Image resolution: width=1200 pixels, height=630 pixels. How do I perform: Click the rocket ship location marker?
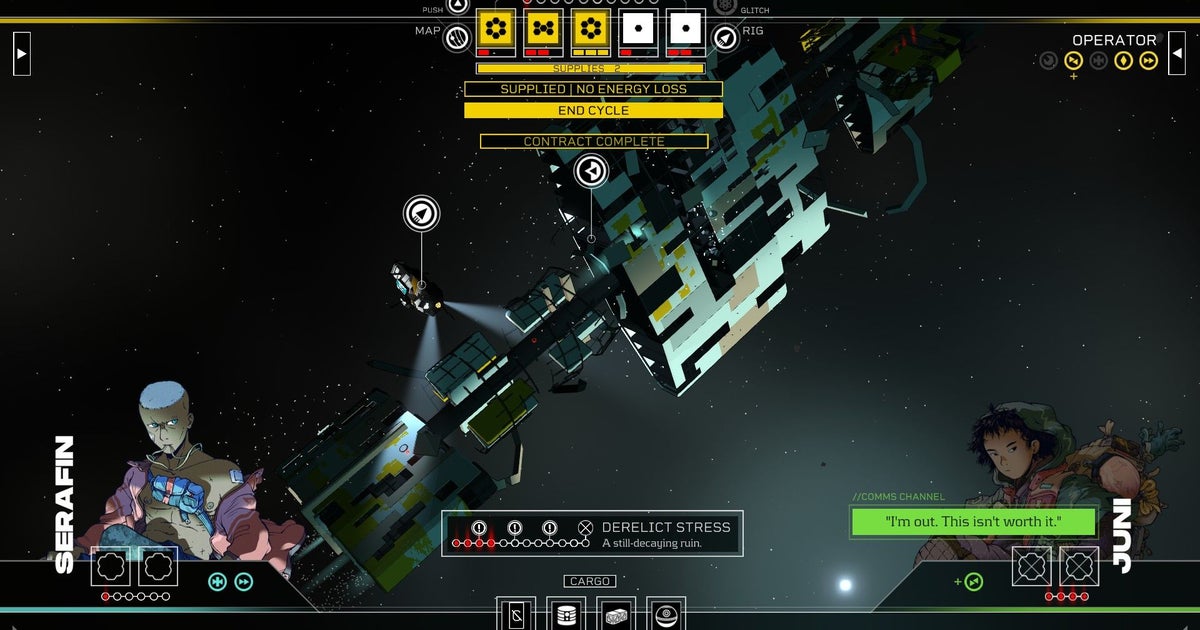click(421, 213)
